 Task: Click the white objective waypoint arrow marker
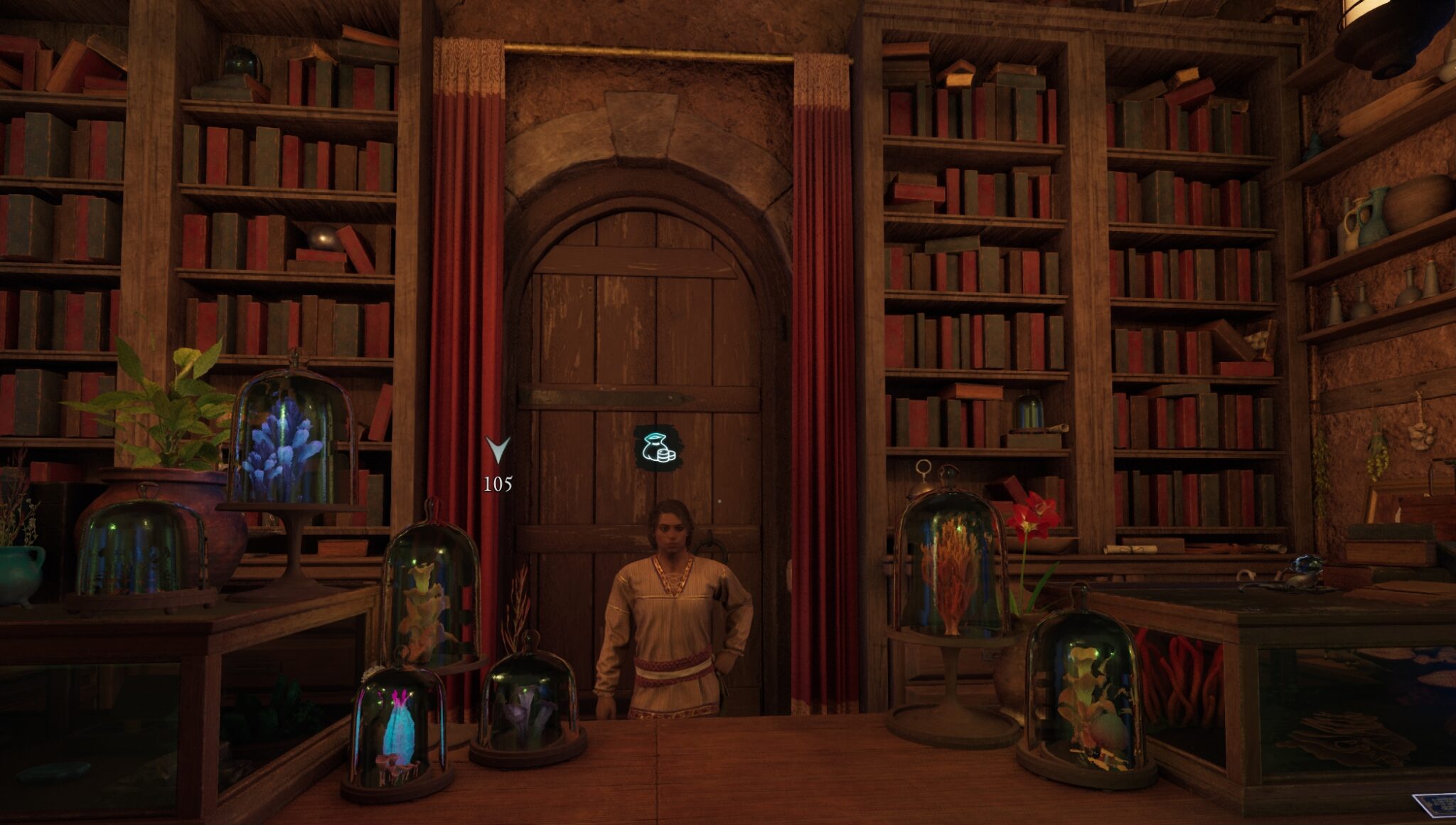tap(498, 449)
